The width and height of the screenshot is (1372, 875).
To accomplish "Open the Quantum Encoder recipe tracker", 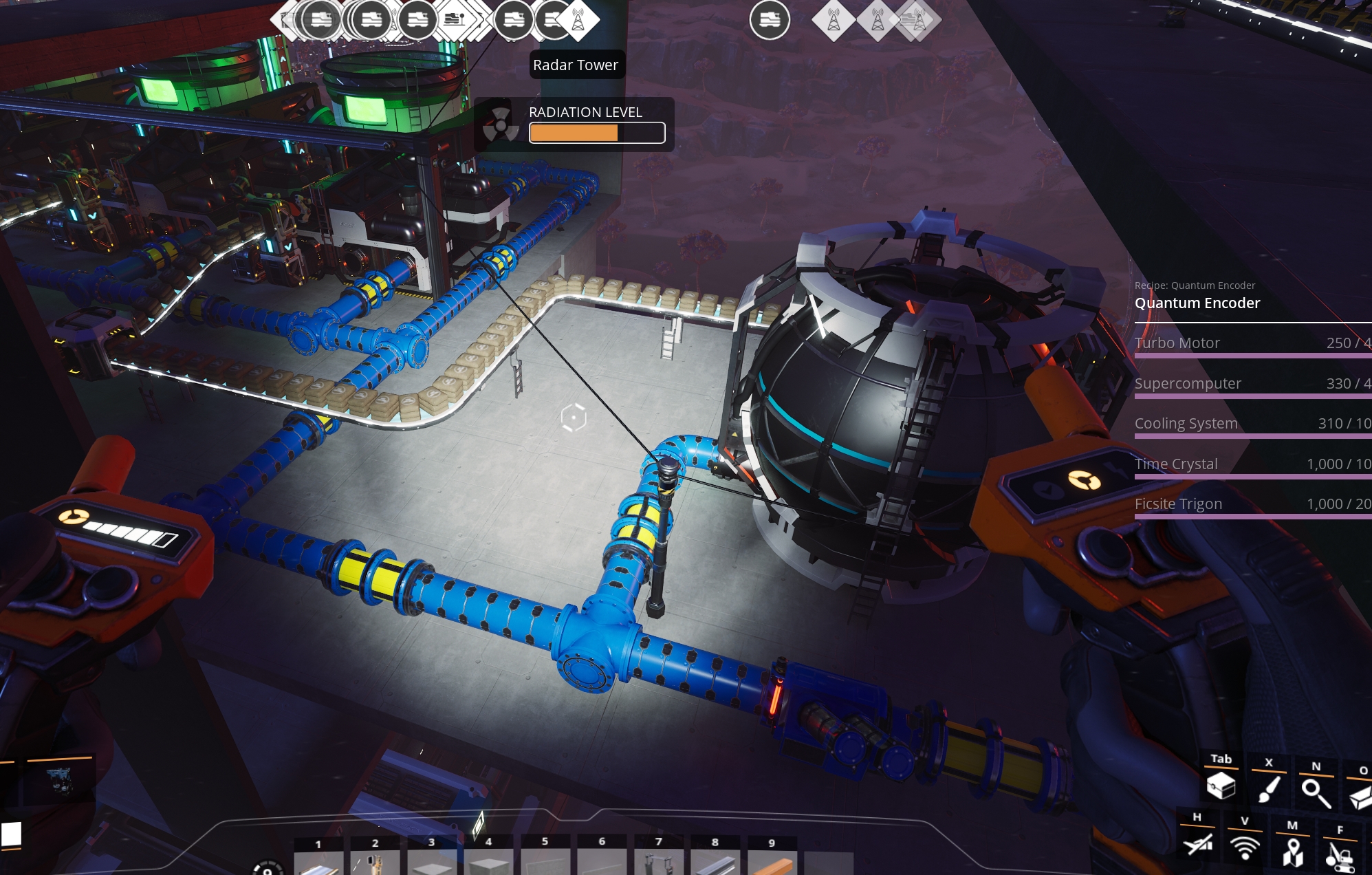I will tap(1197, 303).
